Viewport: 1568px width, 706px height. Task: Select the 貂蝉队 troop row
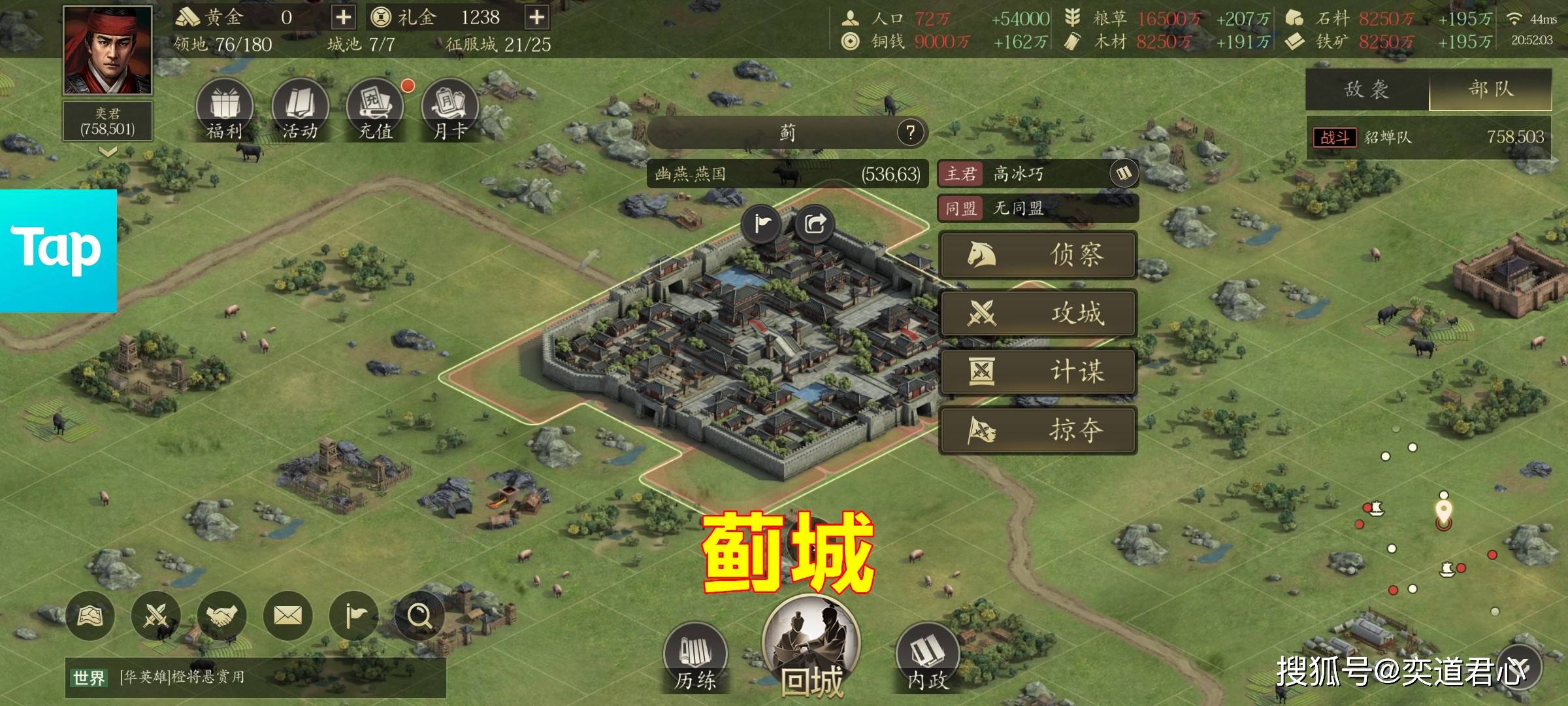(1428, 137)
